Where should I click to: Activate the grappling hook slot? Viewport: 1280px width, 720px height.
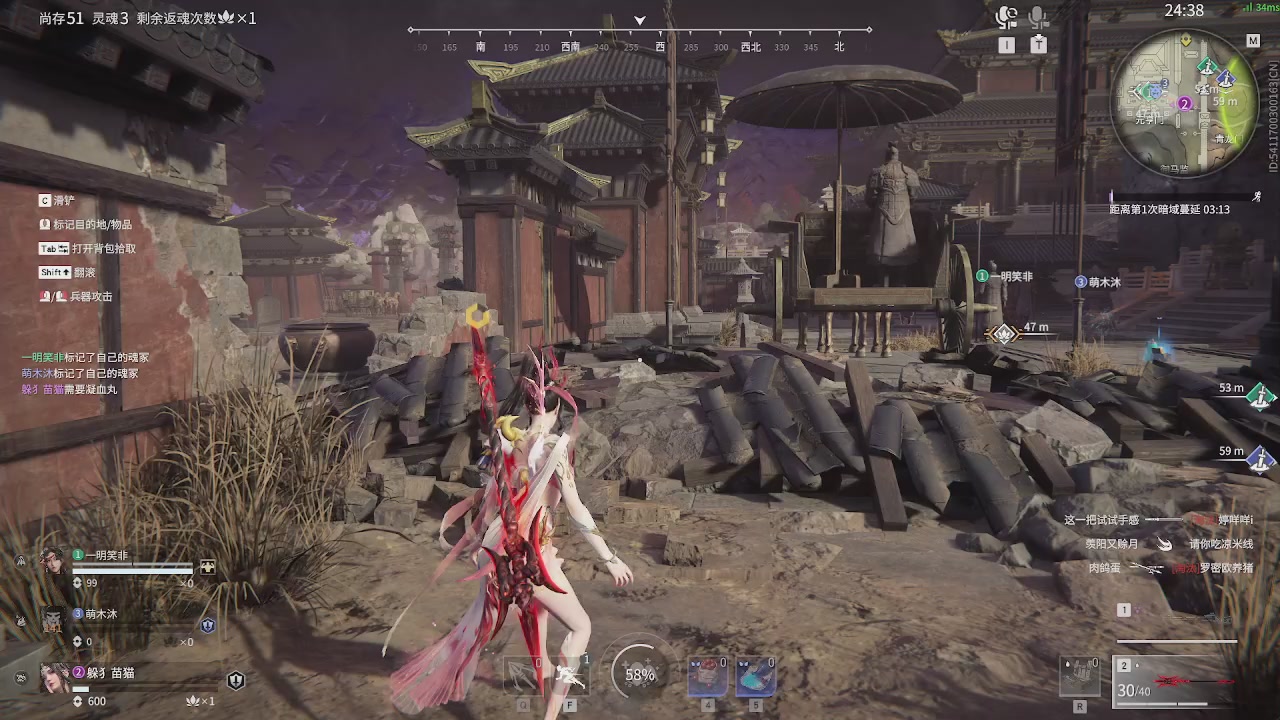tap(524, 676)
